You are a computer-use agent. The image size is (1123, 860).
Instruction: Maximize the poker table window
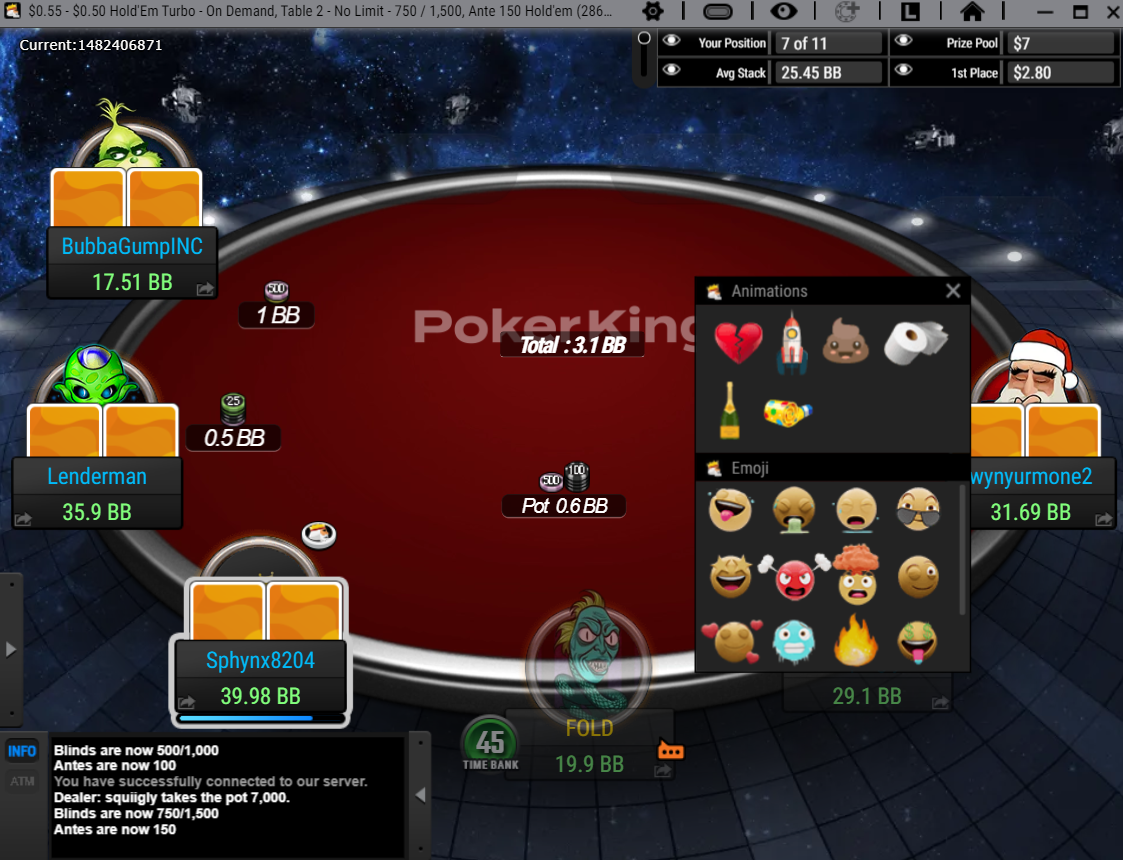pyautogui.click(x=1080, y=12)
